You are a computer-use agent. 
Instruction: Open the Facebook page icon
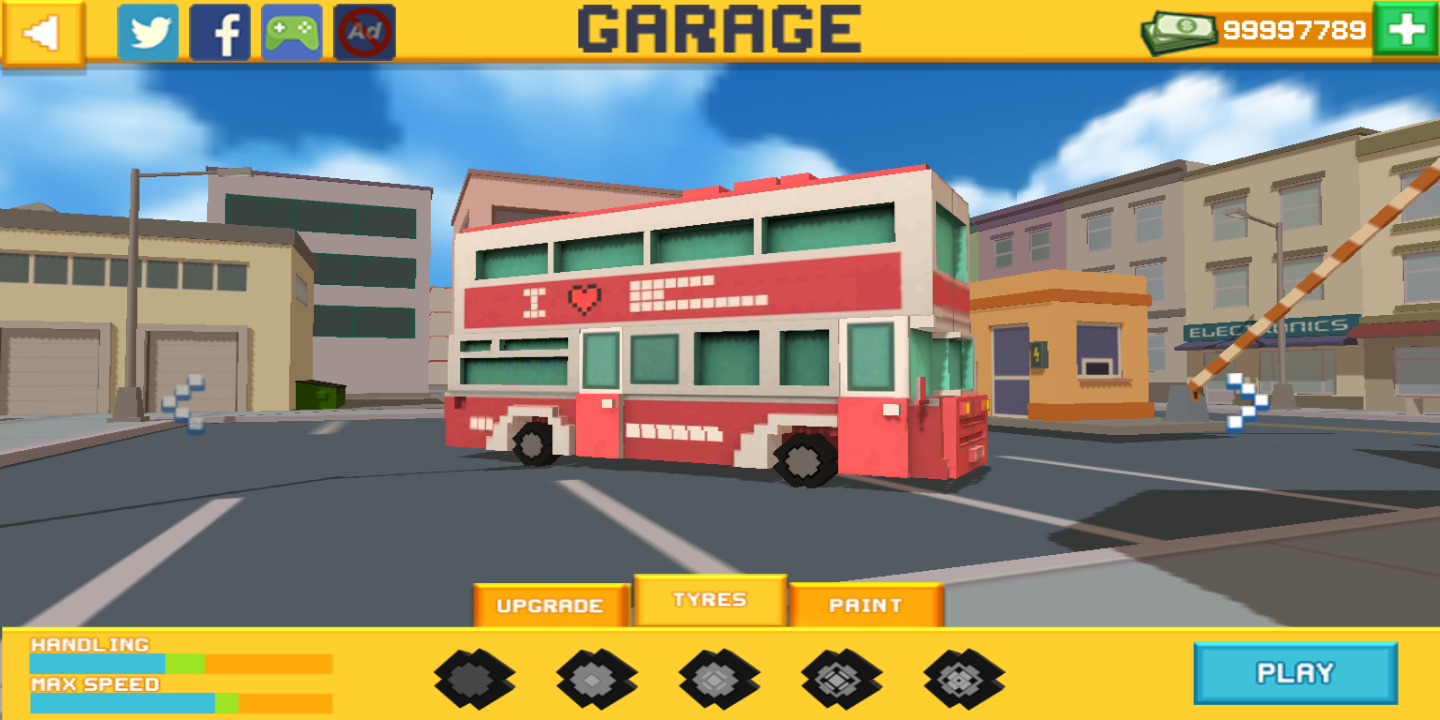(x=220, y=33)
